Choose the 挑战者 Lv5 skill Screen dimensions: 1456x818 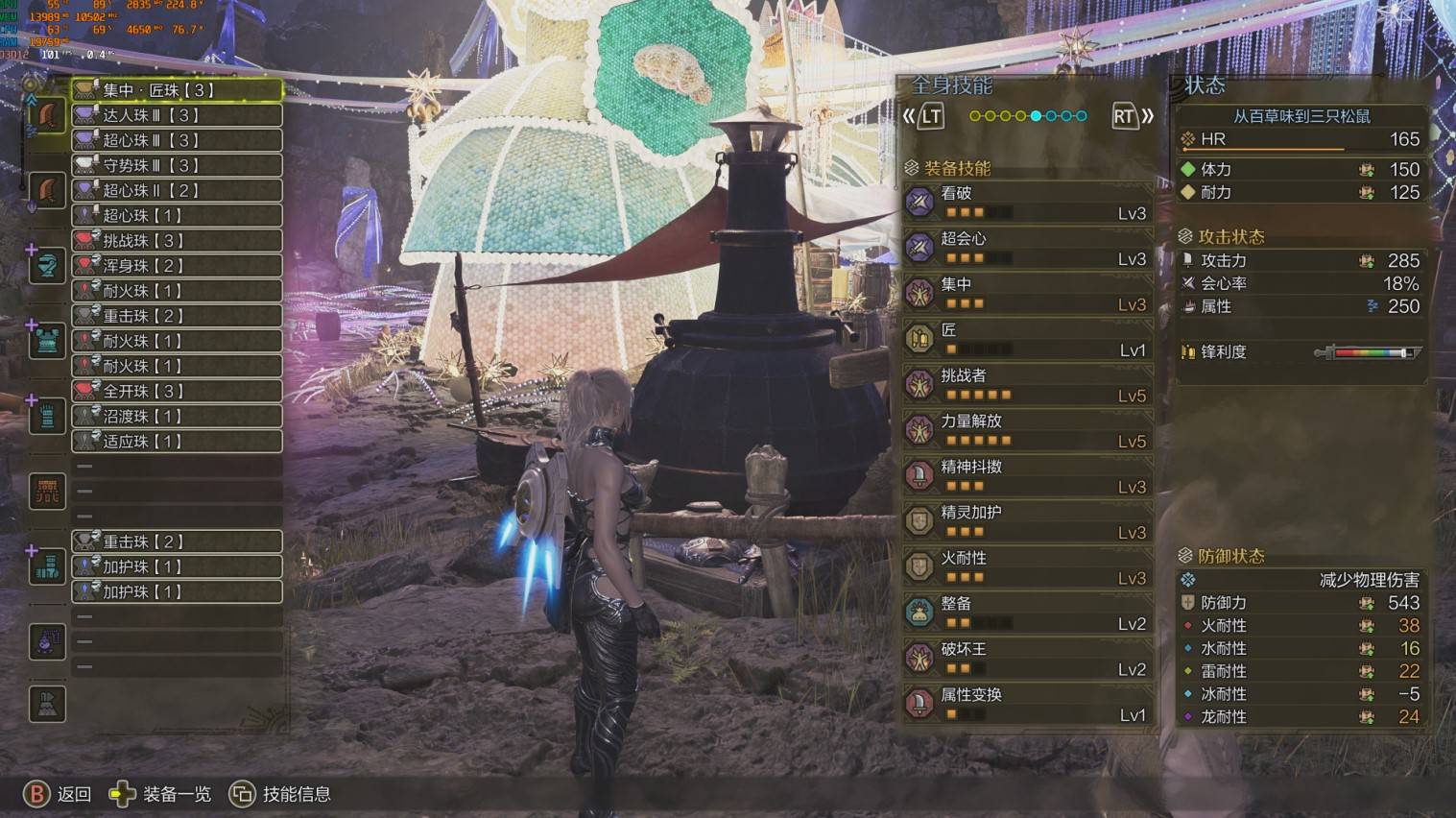[x=1027, y=384]
